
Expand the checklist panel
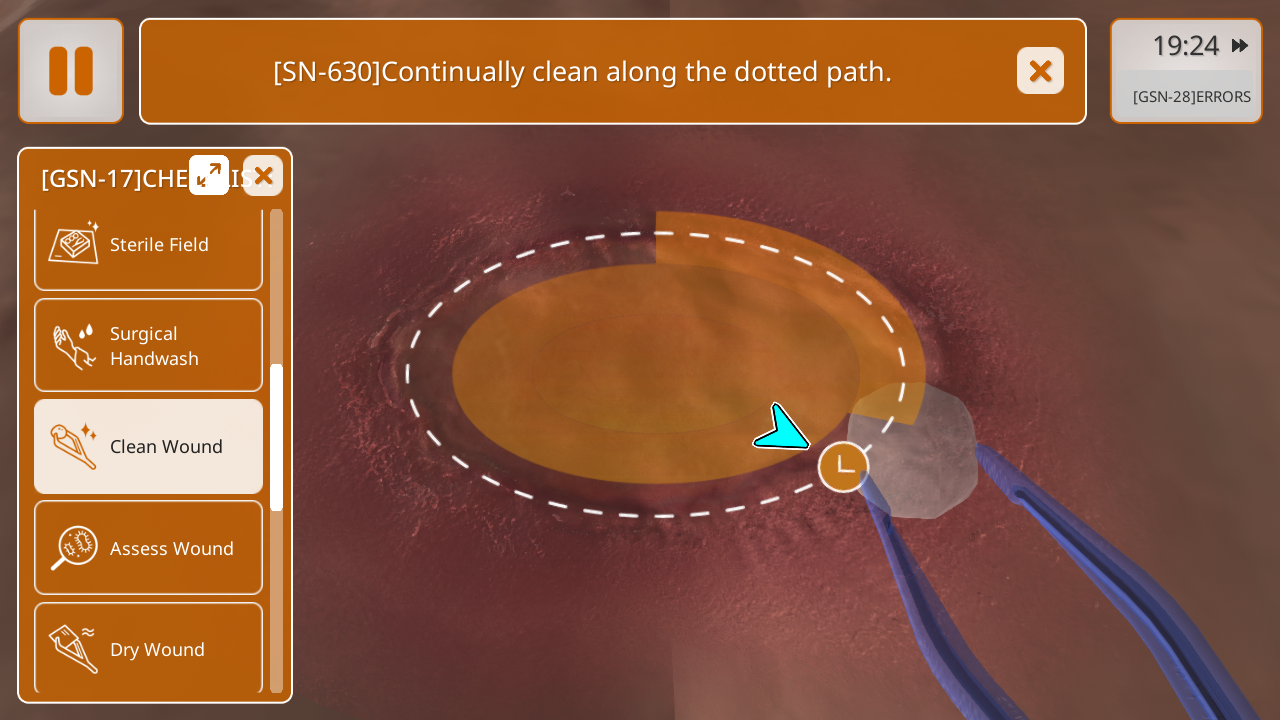point(209,175)
